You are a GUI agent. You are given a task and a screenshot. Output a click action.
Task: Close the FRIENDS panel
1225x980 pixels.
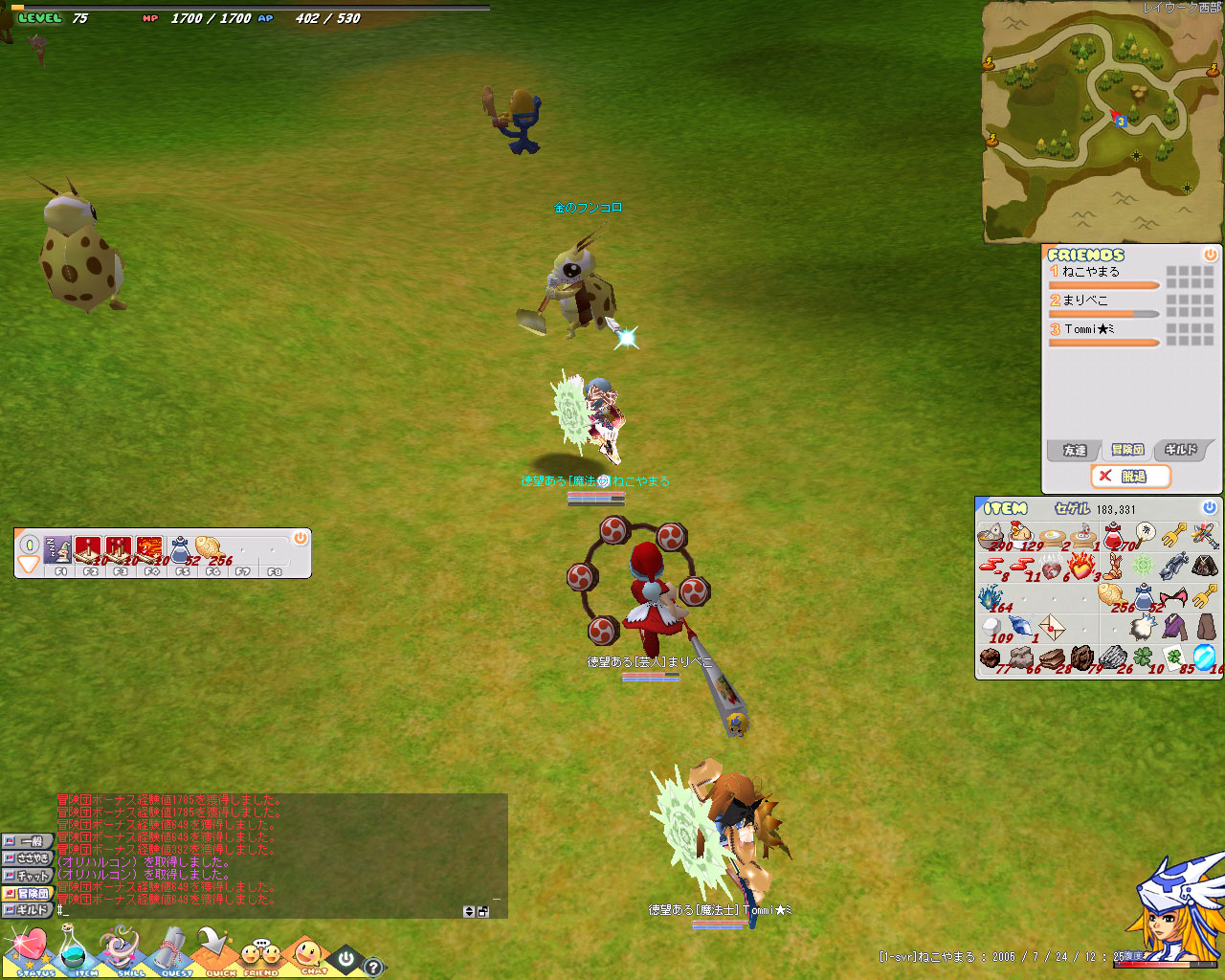(x=1210, y=255)
